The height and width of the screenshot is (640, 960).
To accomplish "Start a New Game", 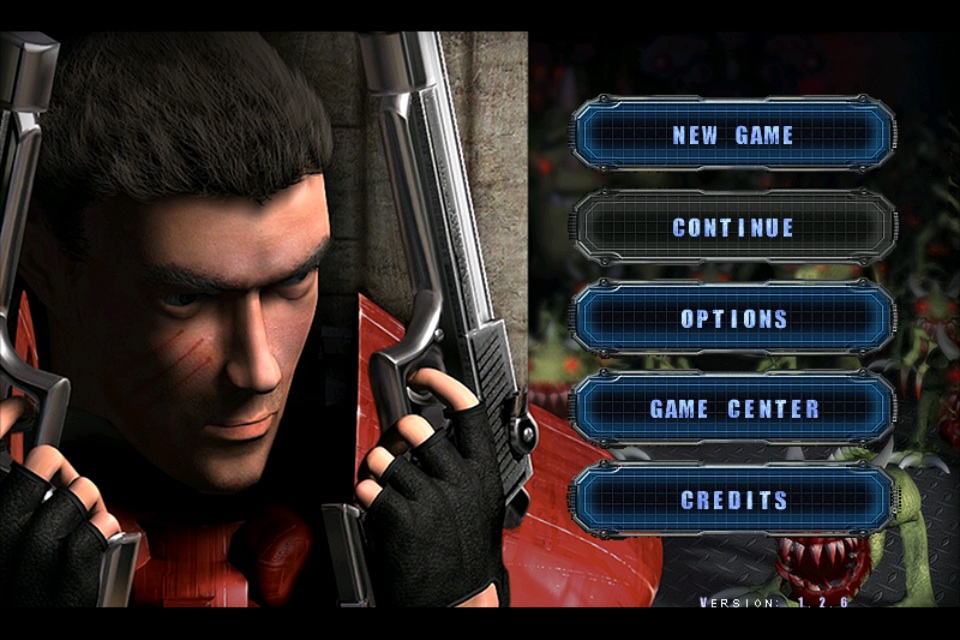I will point(733,135).
